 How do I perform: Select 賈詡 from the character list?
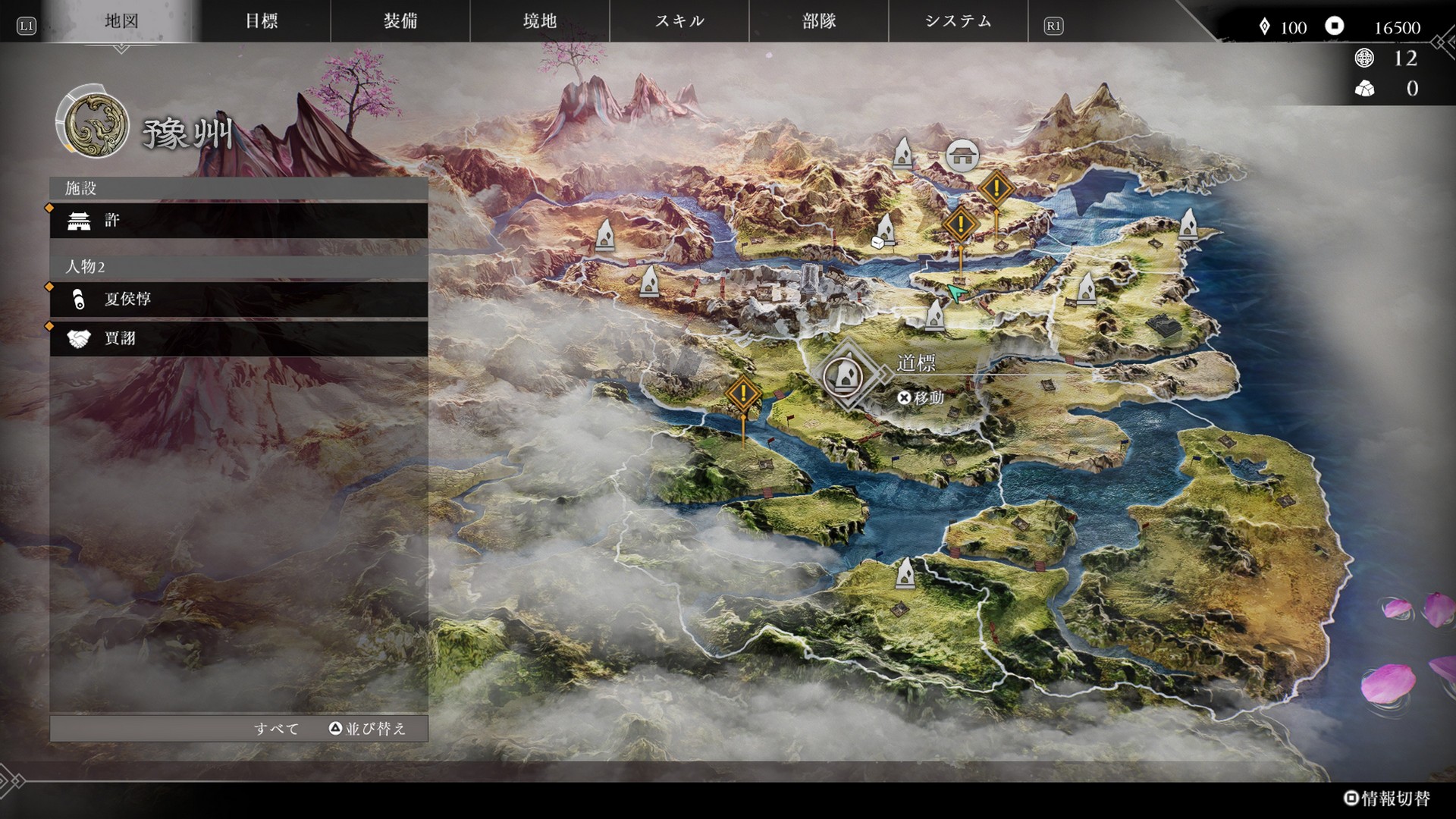coord(239,338)
